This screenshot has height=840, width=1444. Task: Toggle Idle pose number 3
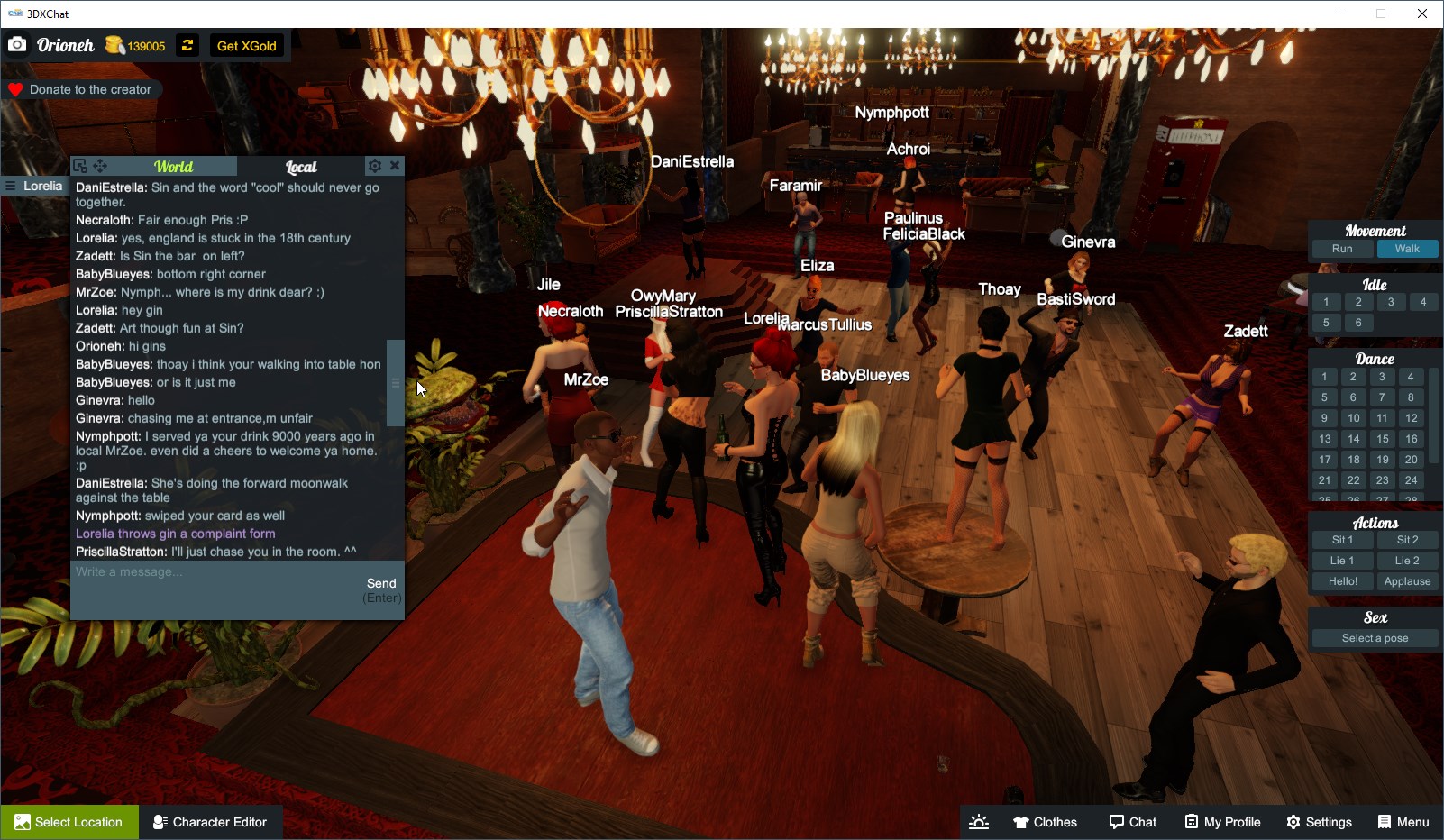1391,302
